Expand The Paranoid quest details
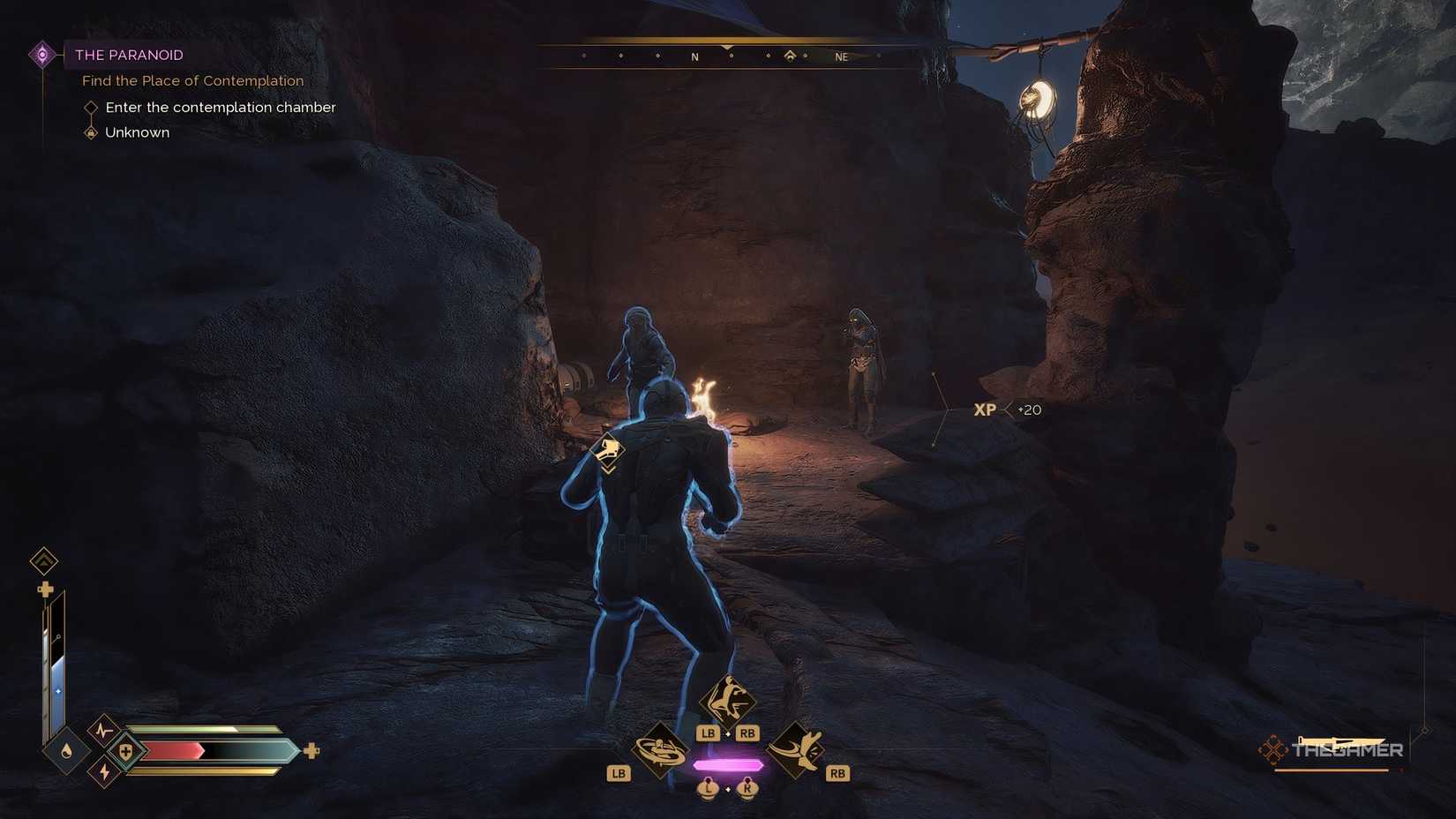The height and width of the screenshot is (819, 1456). pyautogui.click(x=129, y=55)
